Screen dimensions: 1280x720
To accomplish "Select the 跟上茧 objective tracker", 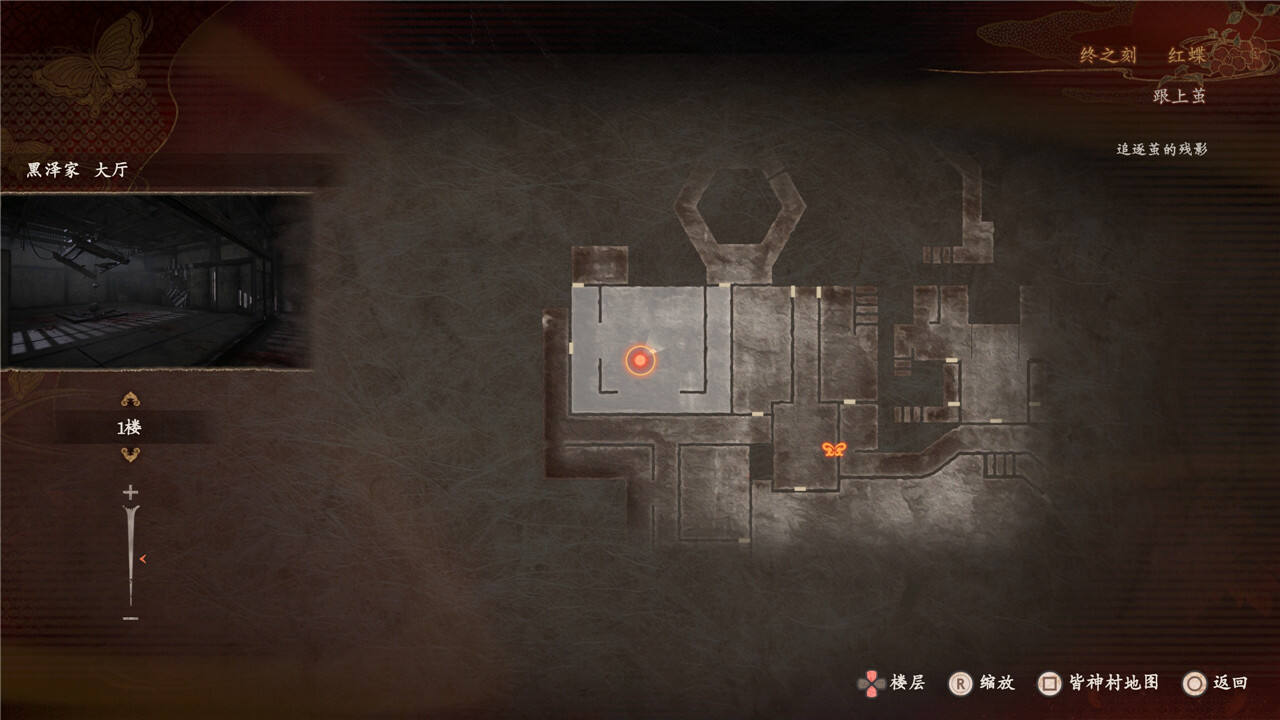I will (x=1179, y=96).
